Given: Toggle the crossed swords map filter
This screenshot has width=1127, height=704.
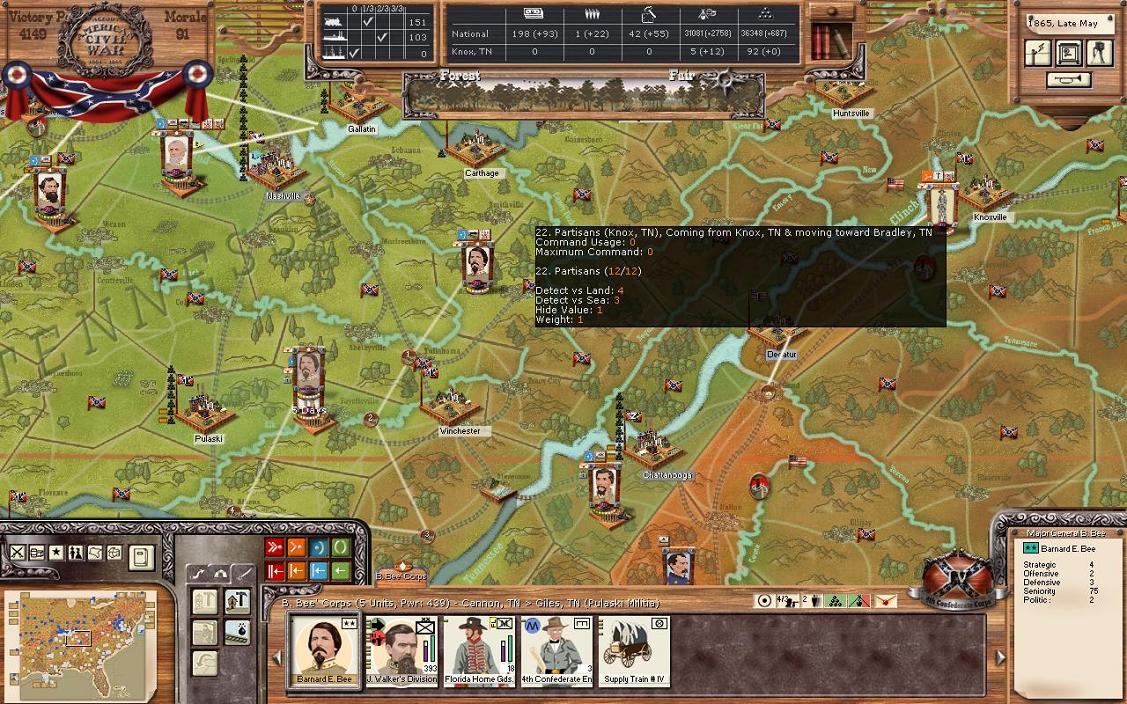Looking at the screenshot, I should [18, 552].
